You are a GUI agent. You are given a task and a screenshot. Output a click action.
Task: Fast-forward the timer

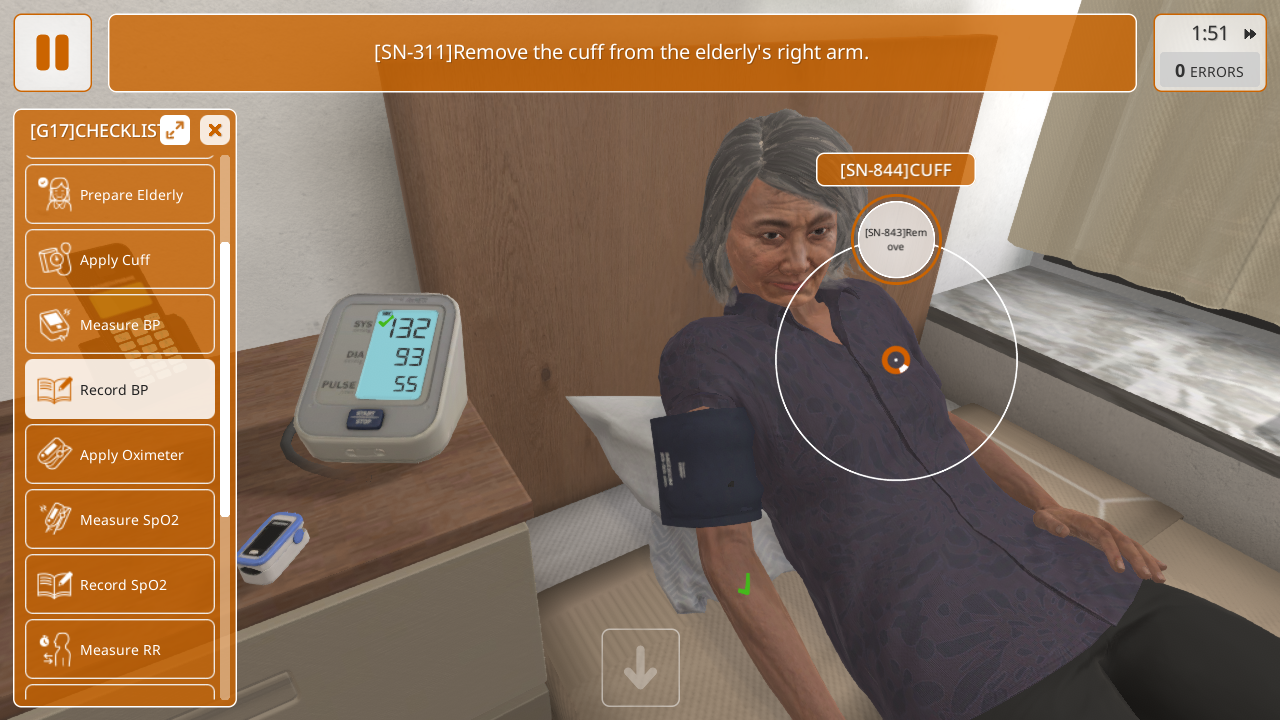[x=1250, y=34]
